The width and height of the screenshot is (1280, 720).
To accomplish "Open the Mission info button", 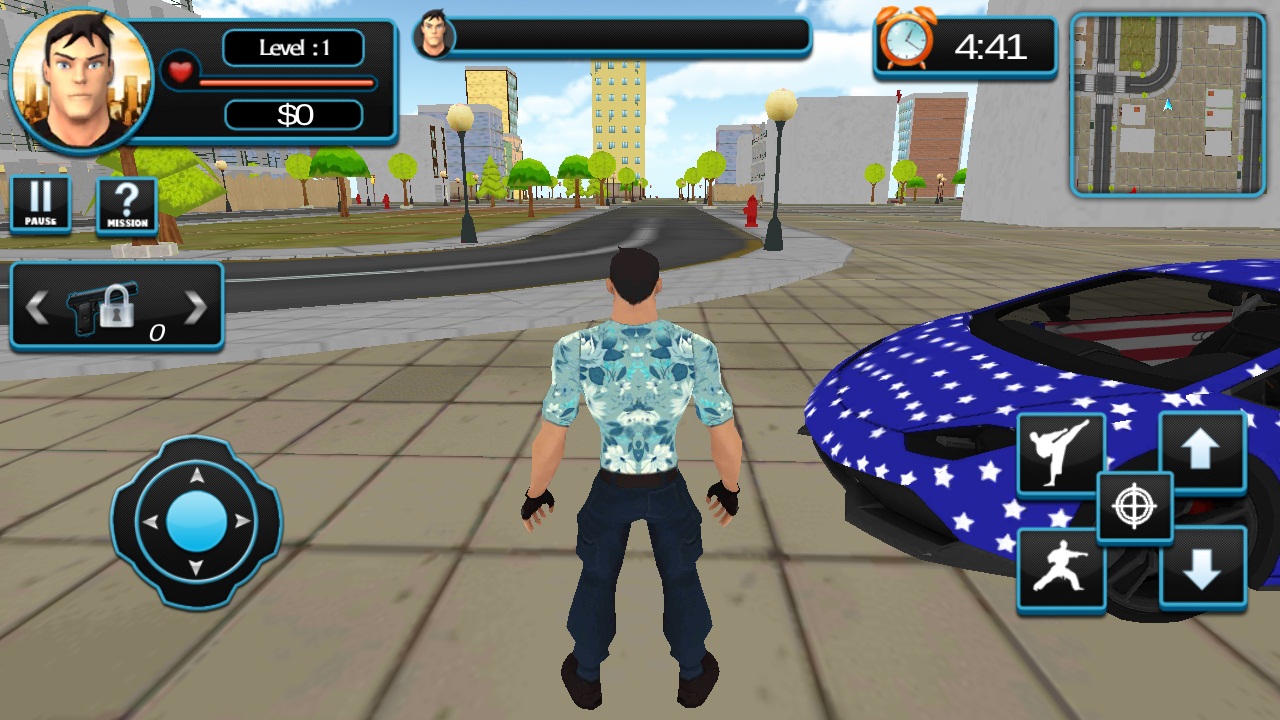I will click(127, 206).
